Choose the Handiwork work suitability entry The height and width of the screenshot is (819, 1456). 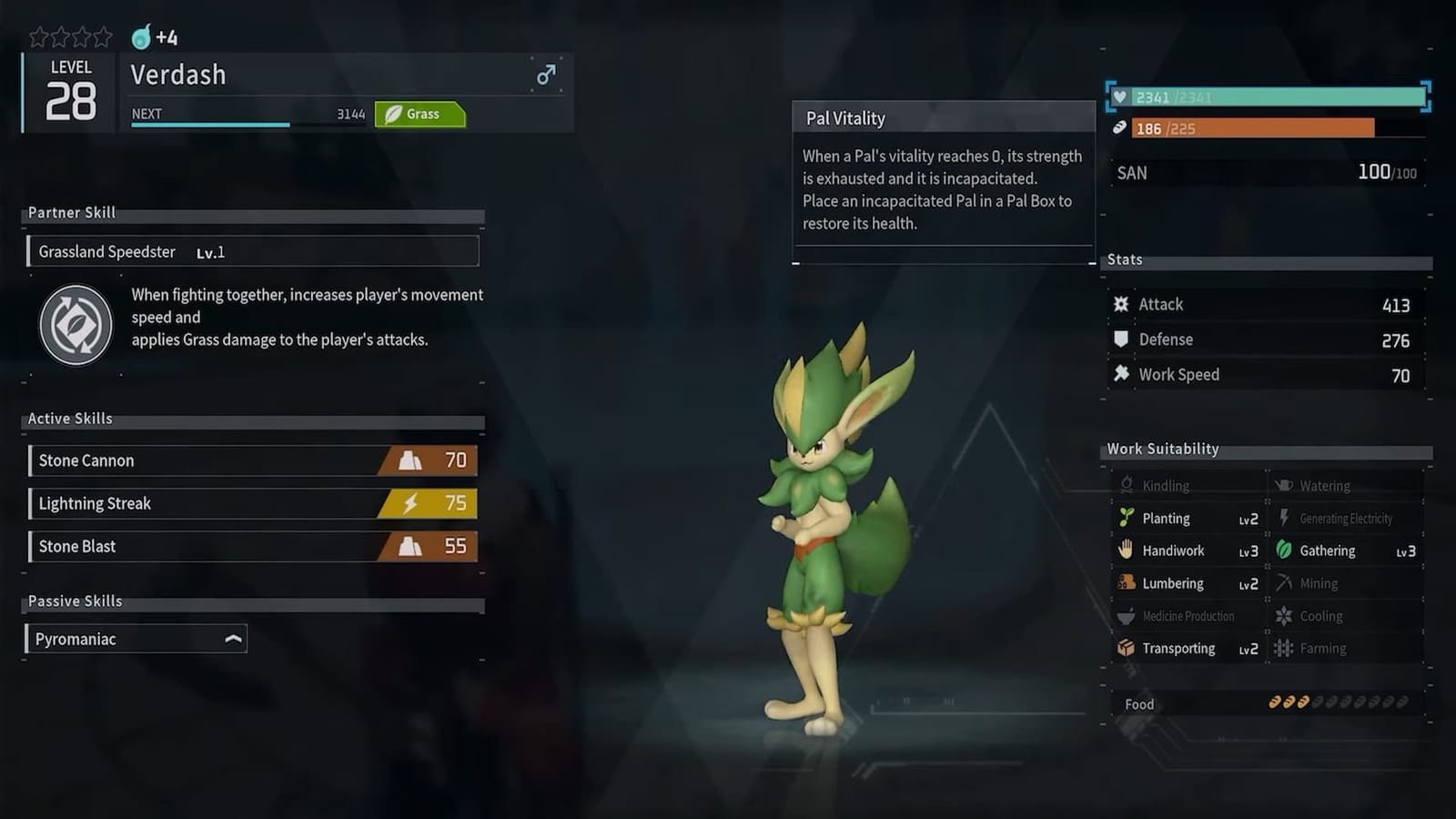coord(1188,551)
